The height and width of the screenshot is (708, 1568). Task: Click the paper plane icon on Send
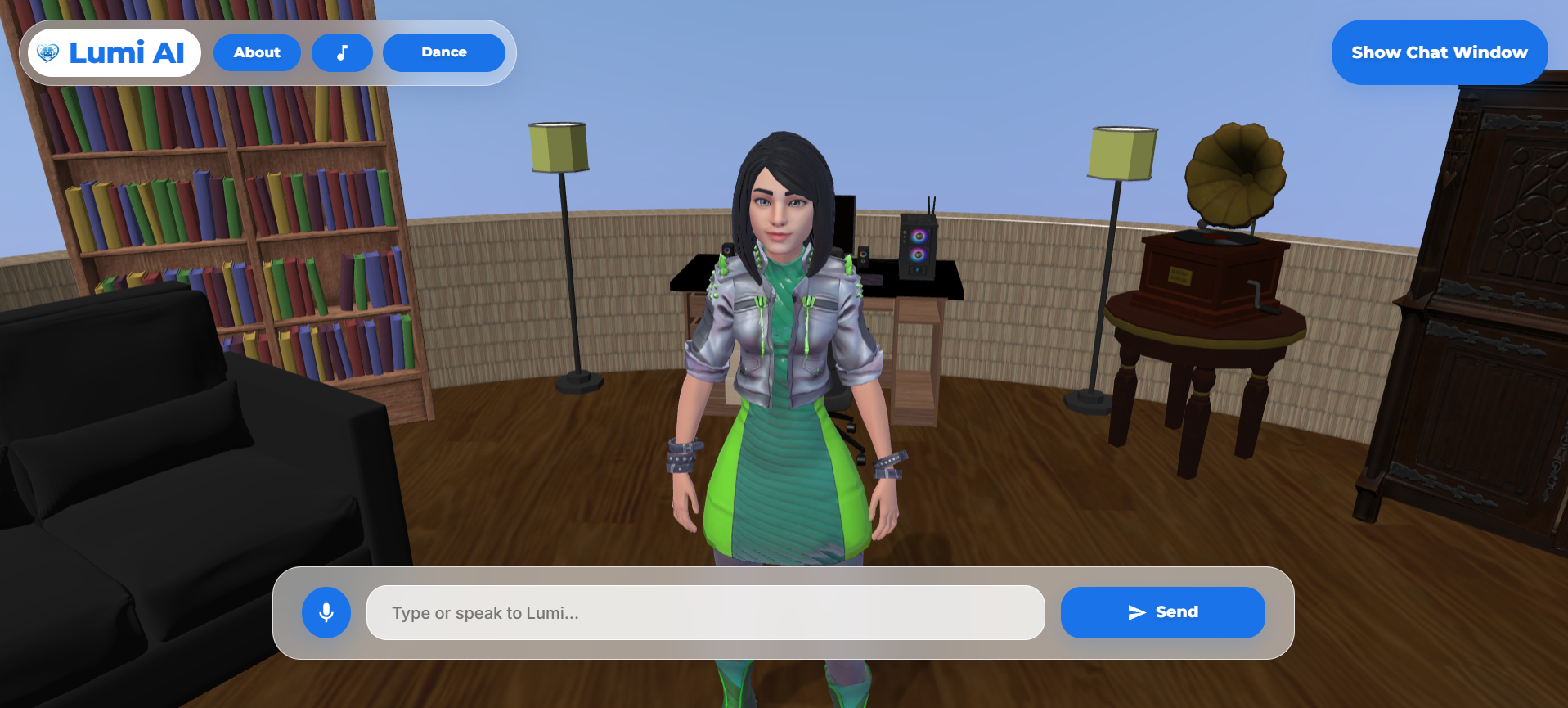[x=1137, y=611]
